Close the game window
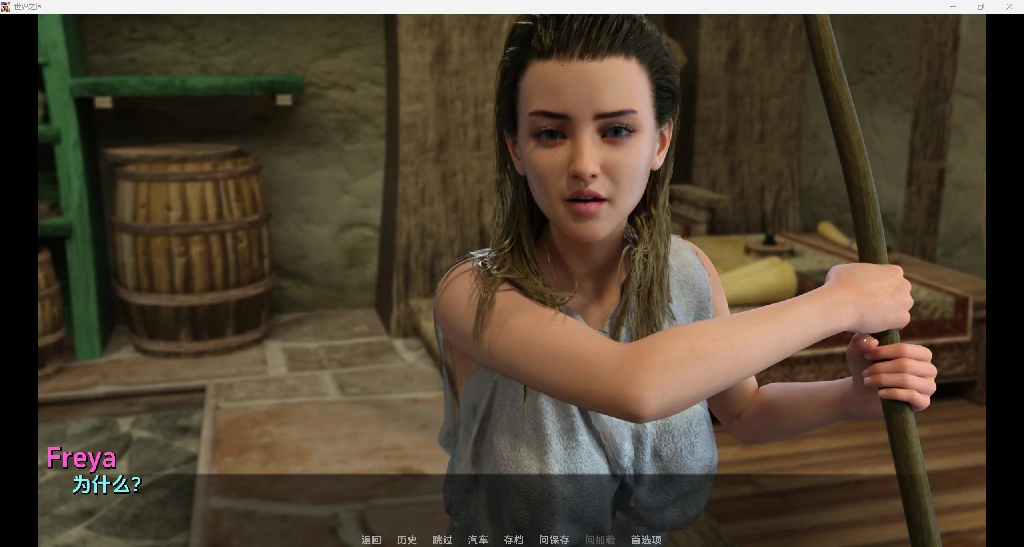Viewport: 1024px width, 547px height. click(1009, 6)
